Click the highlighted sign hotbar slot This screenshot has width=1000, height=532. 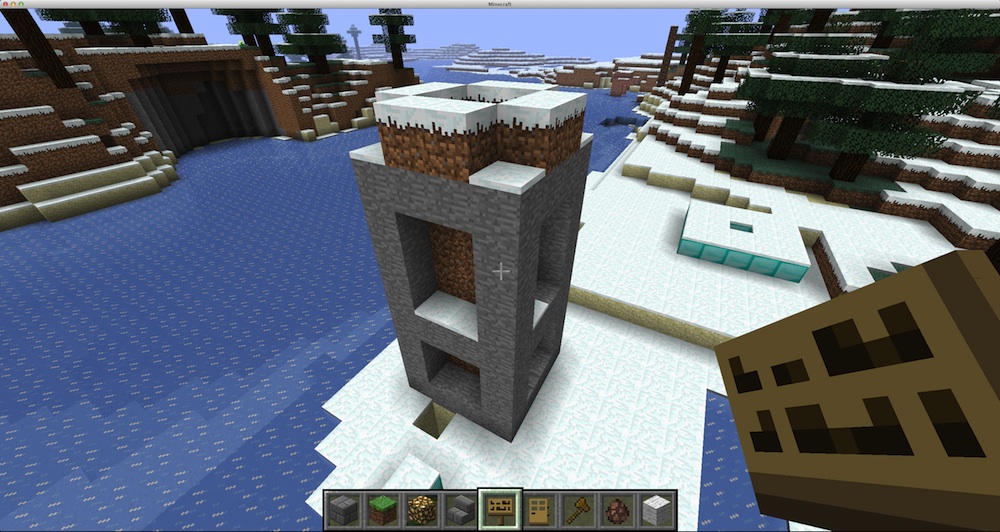pos(499,509)
